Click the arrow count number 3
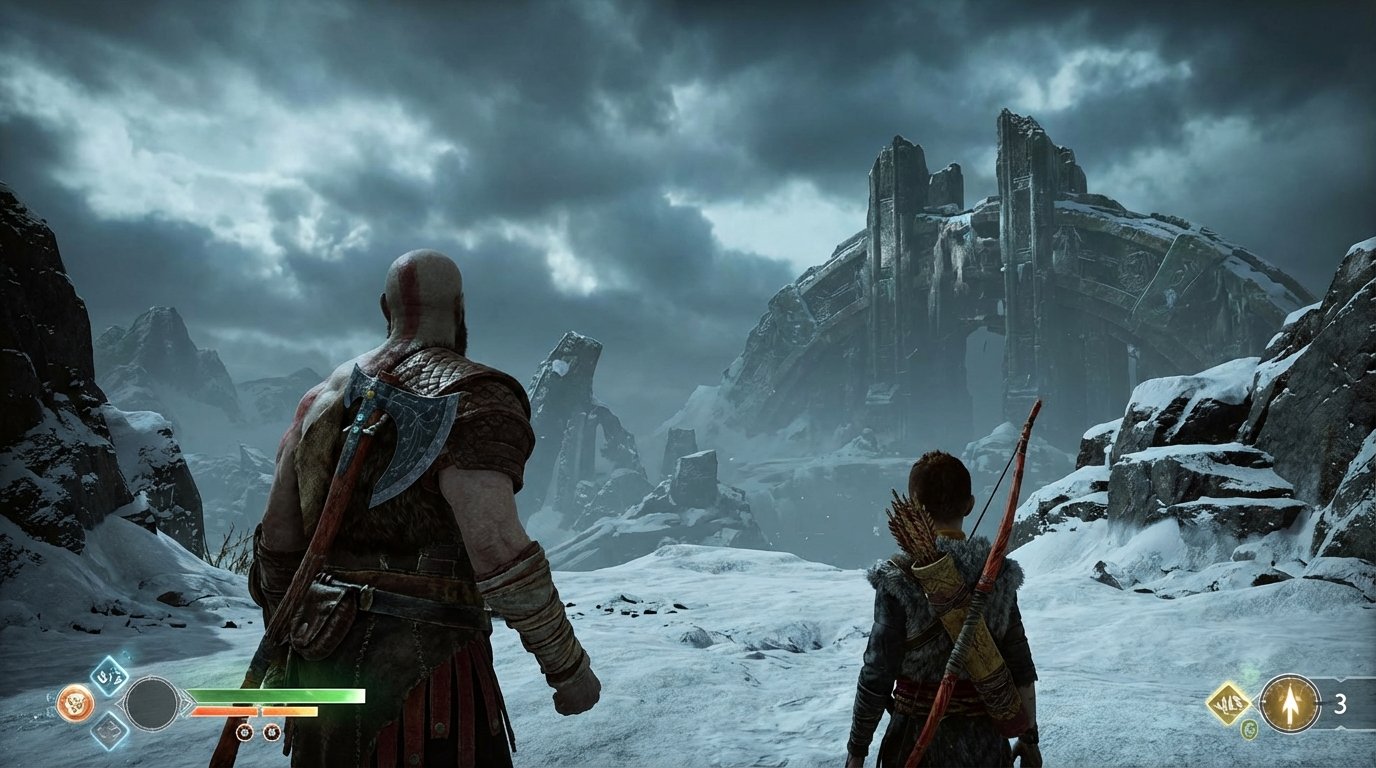Image resolution: width=1376 pixels, height=768 pixels. pos(1340,704)
